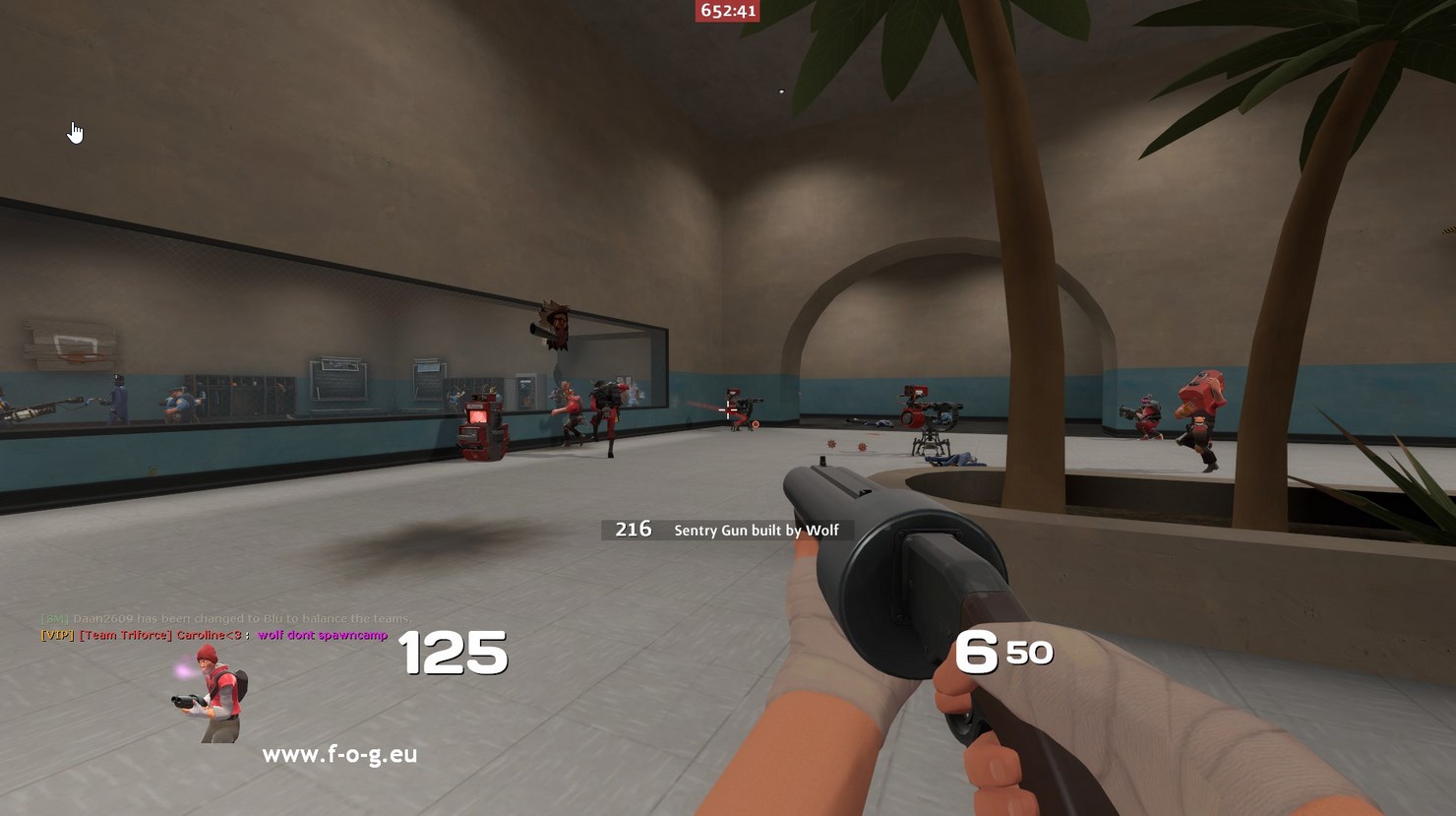Click the red Heavy class portrait
The width and height of the screenshot is (1456, 816).
pyautogui.click(x=212, y=692)
